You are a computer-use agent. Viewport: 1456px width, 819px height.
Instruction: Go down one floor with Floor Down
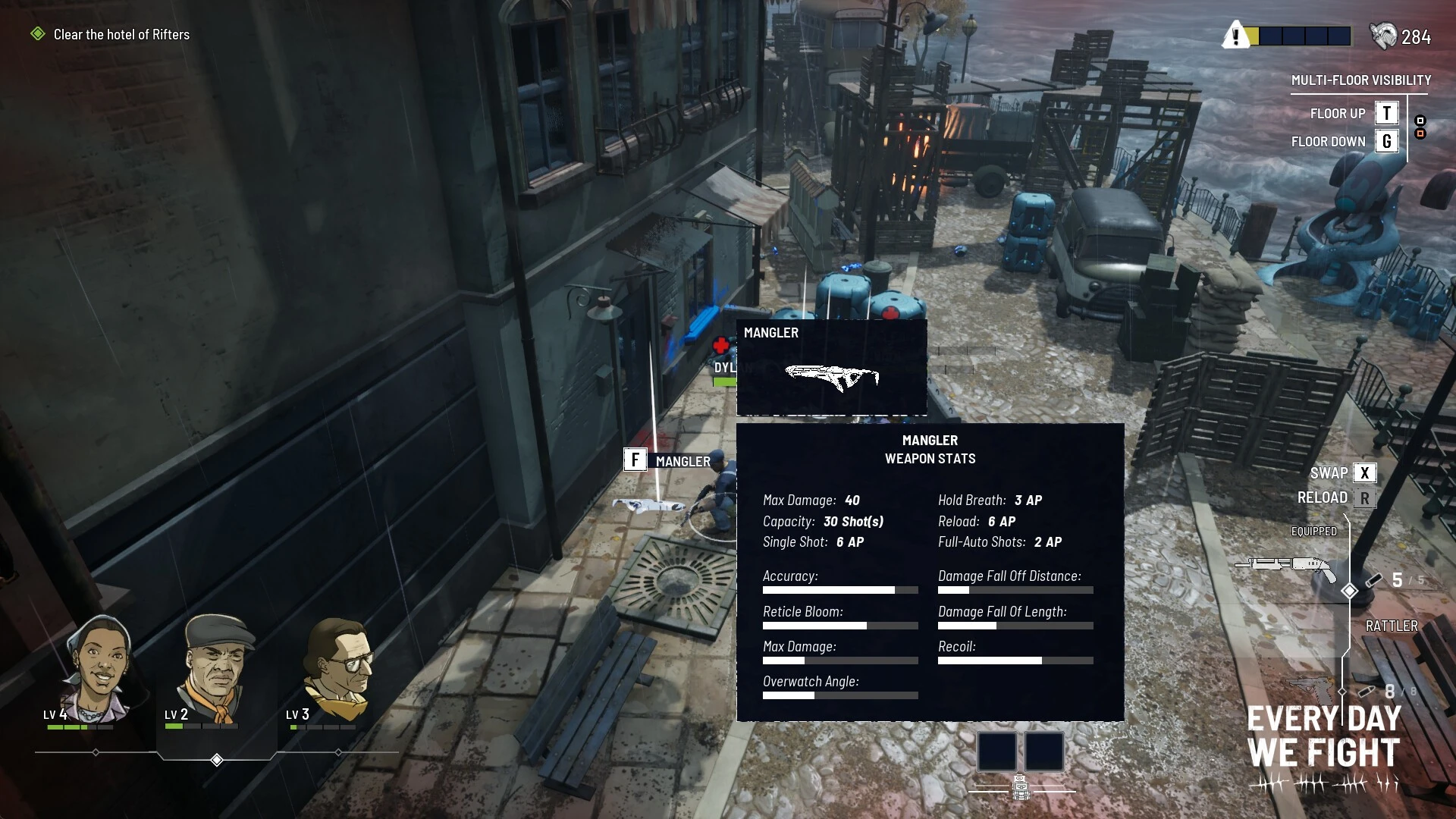point(1386,141)
